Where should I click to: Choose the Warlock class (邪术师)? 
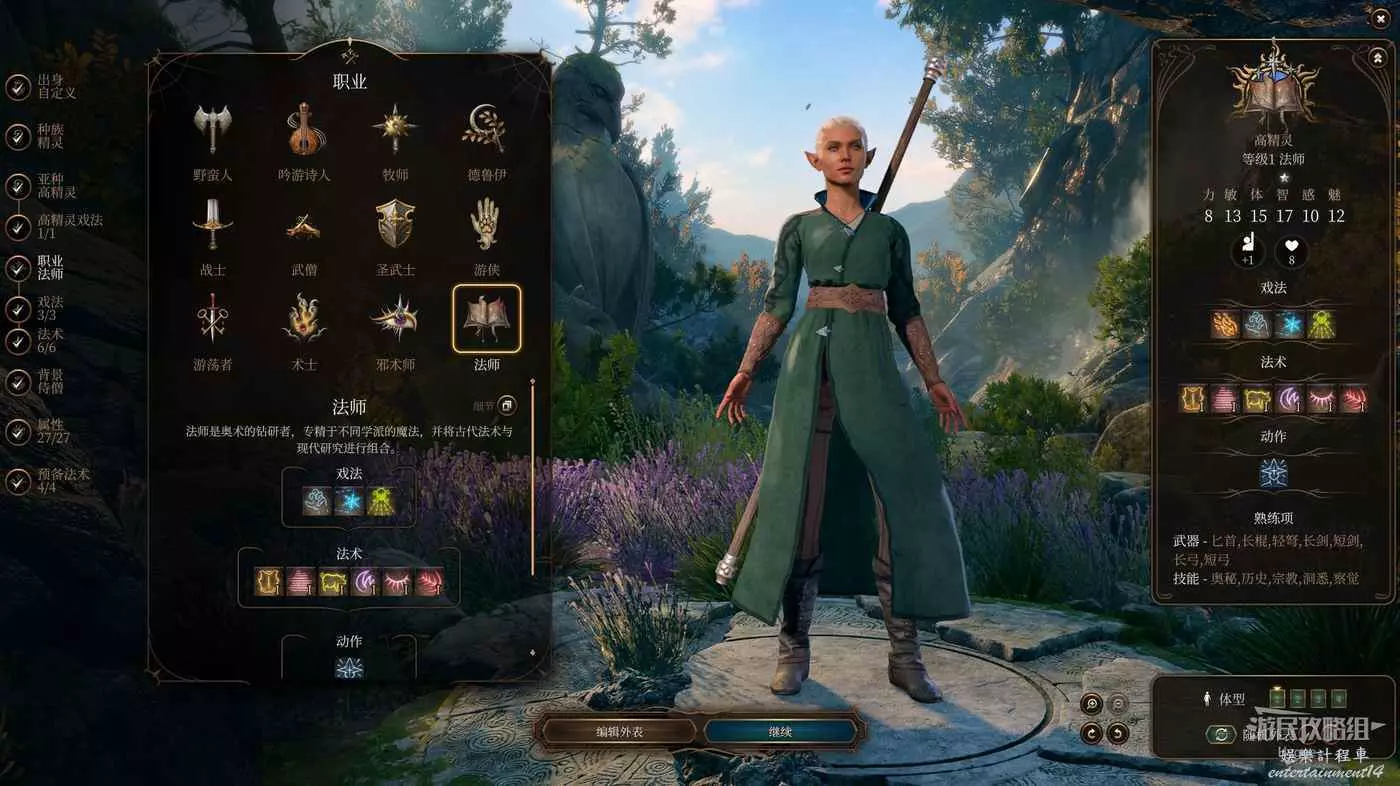395,321
